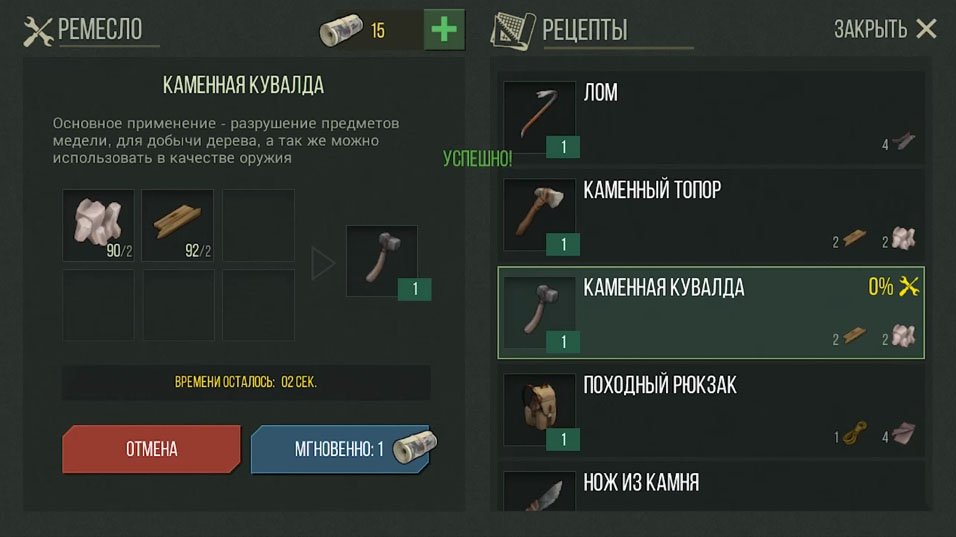The height and width of the screenshot is (537, 956).
Task: Add more currency with the green plus
Action: [x=443, y=30]
